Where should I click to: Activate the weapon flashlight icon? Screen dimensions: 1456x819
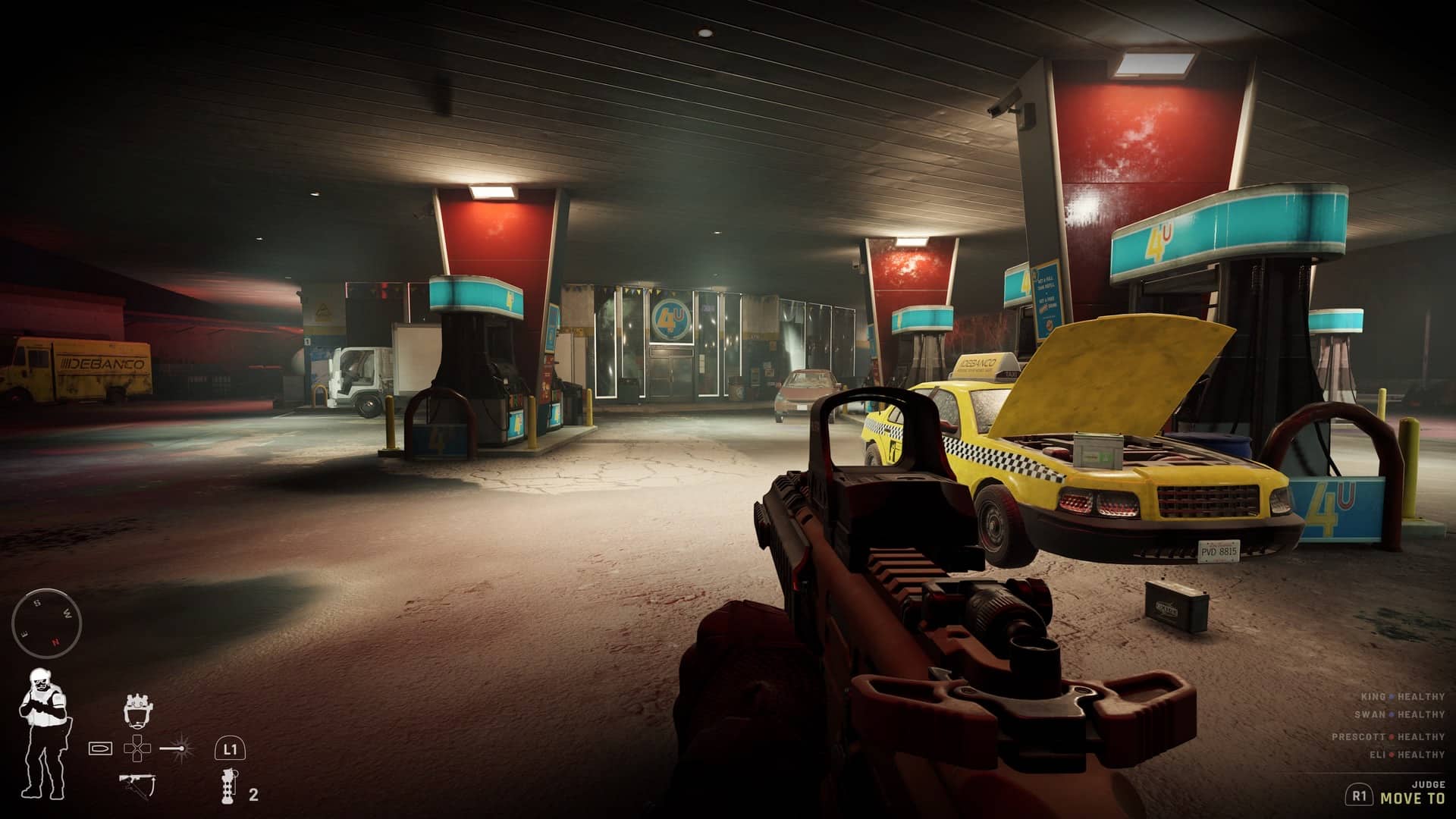179,748
